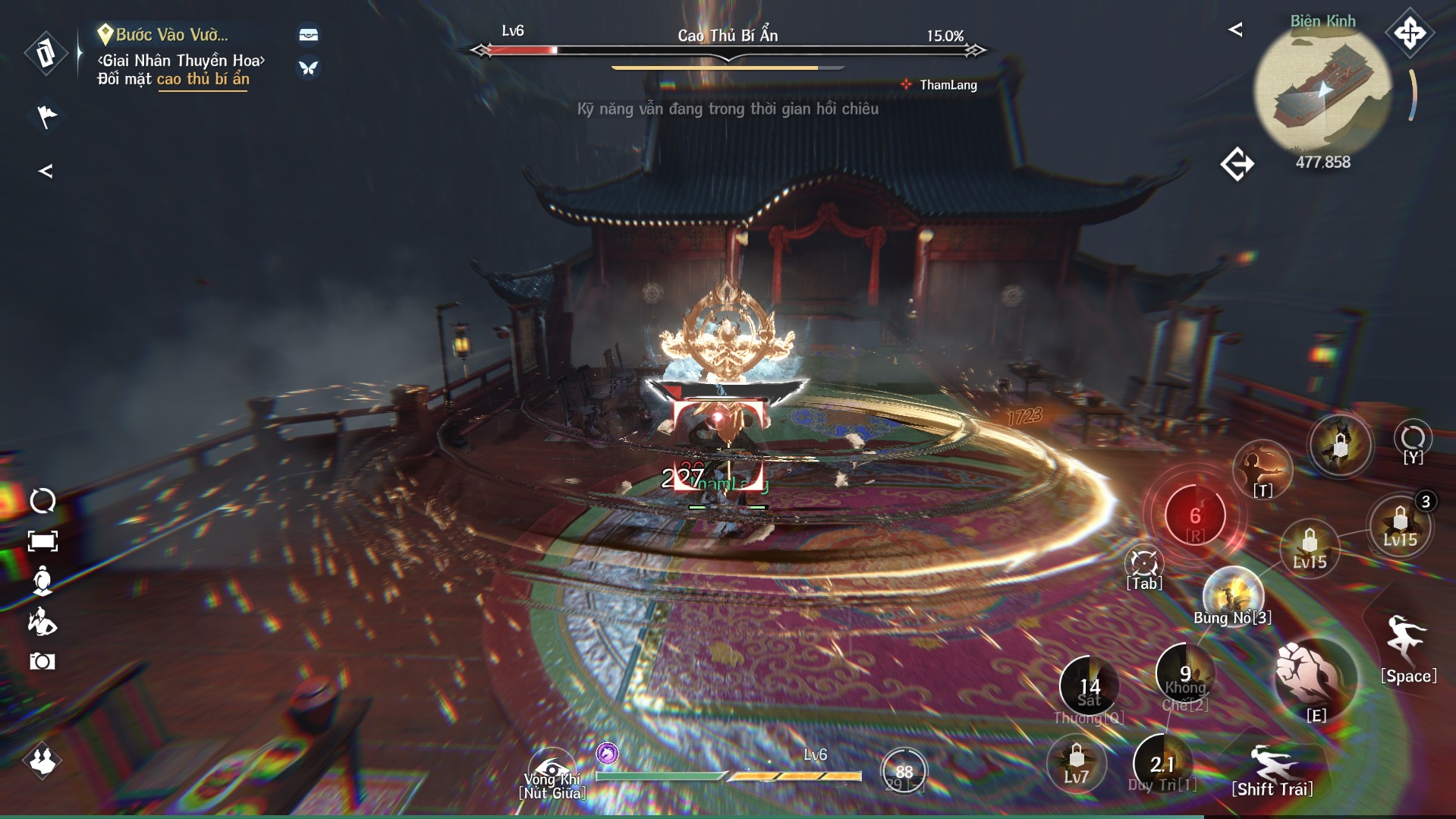The image size is (1456, 819).
Task: Switch target with the crosshair button
Action: pos(1143,565)
